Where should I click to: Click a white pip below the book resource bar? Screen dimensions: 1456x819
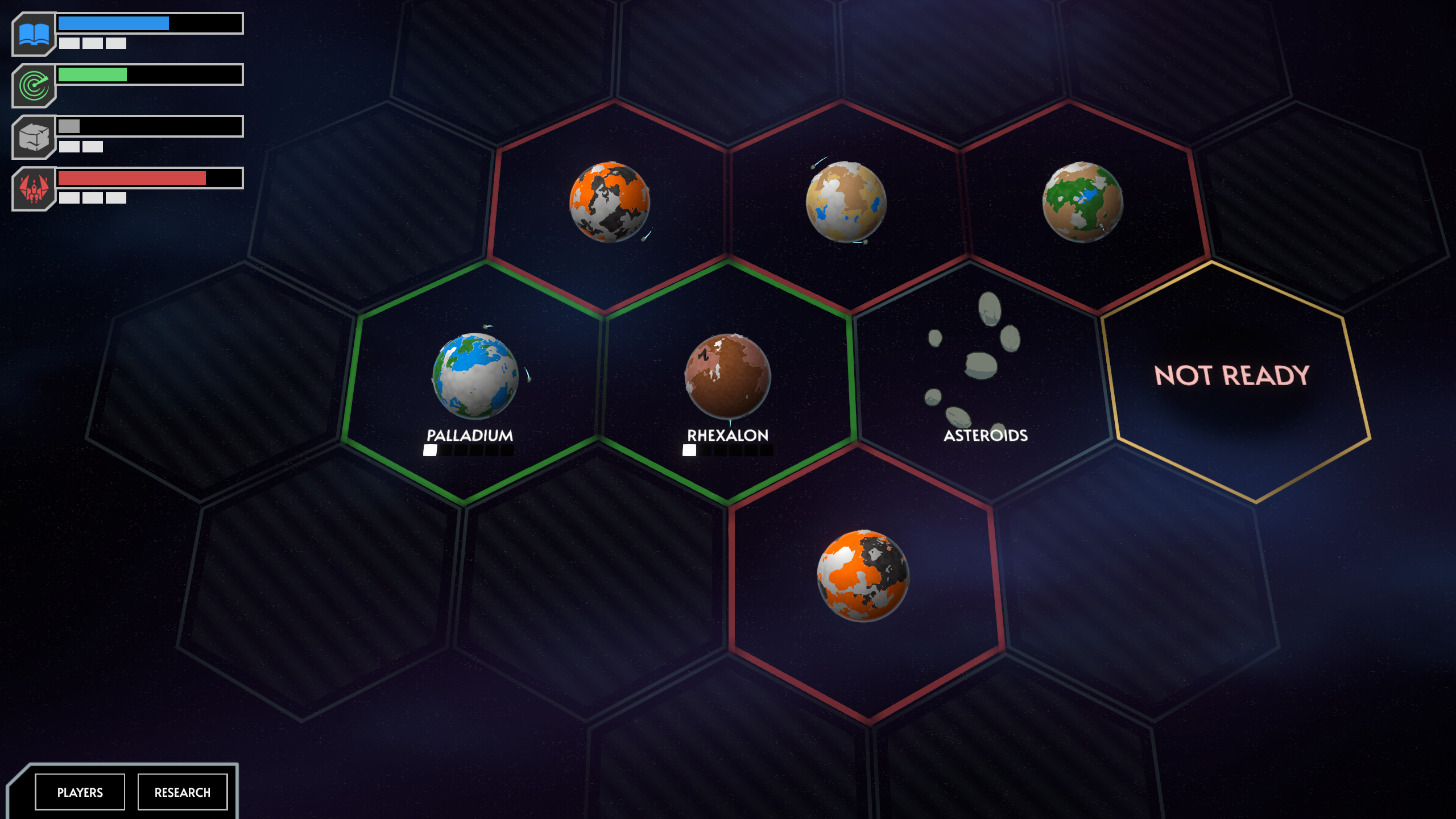tap(69, 44)
